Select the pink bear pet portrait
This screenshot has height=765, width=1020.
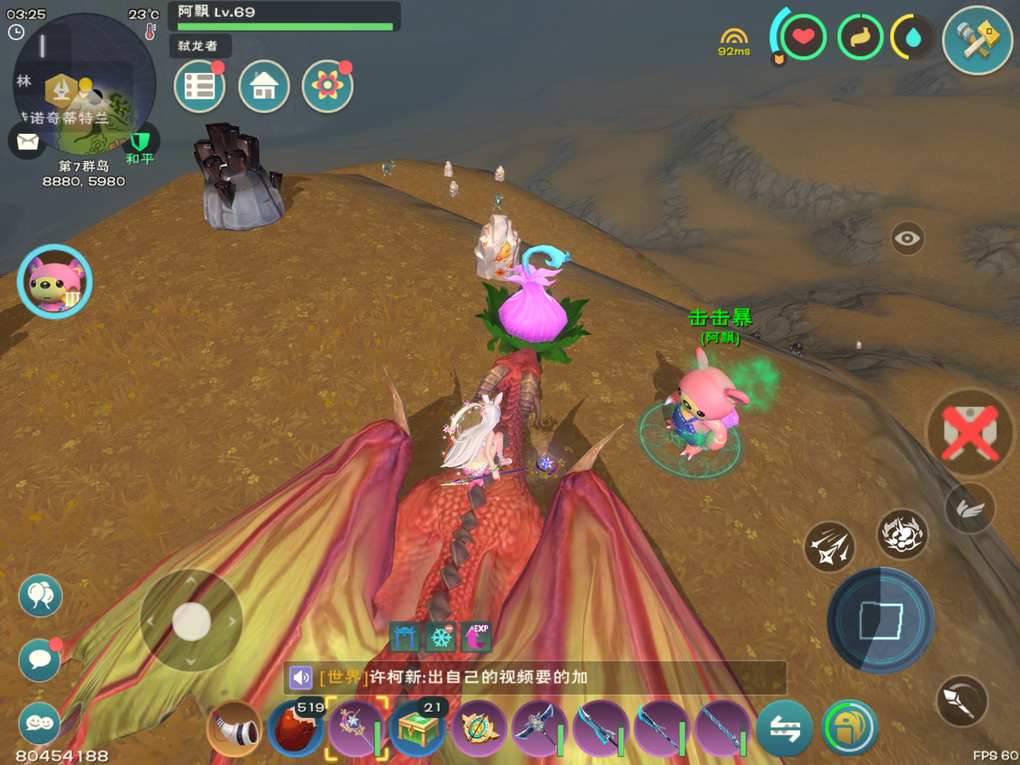click(x=55, y=282)
